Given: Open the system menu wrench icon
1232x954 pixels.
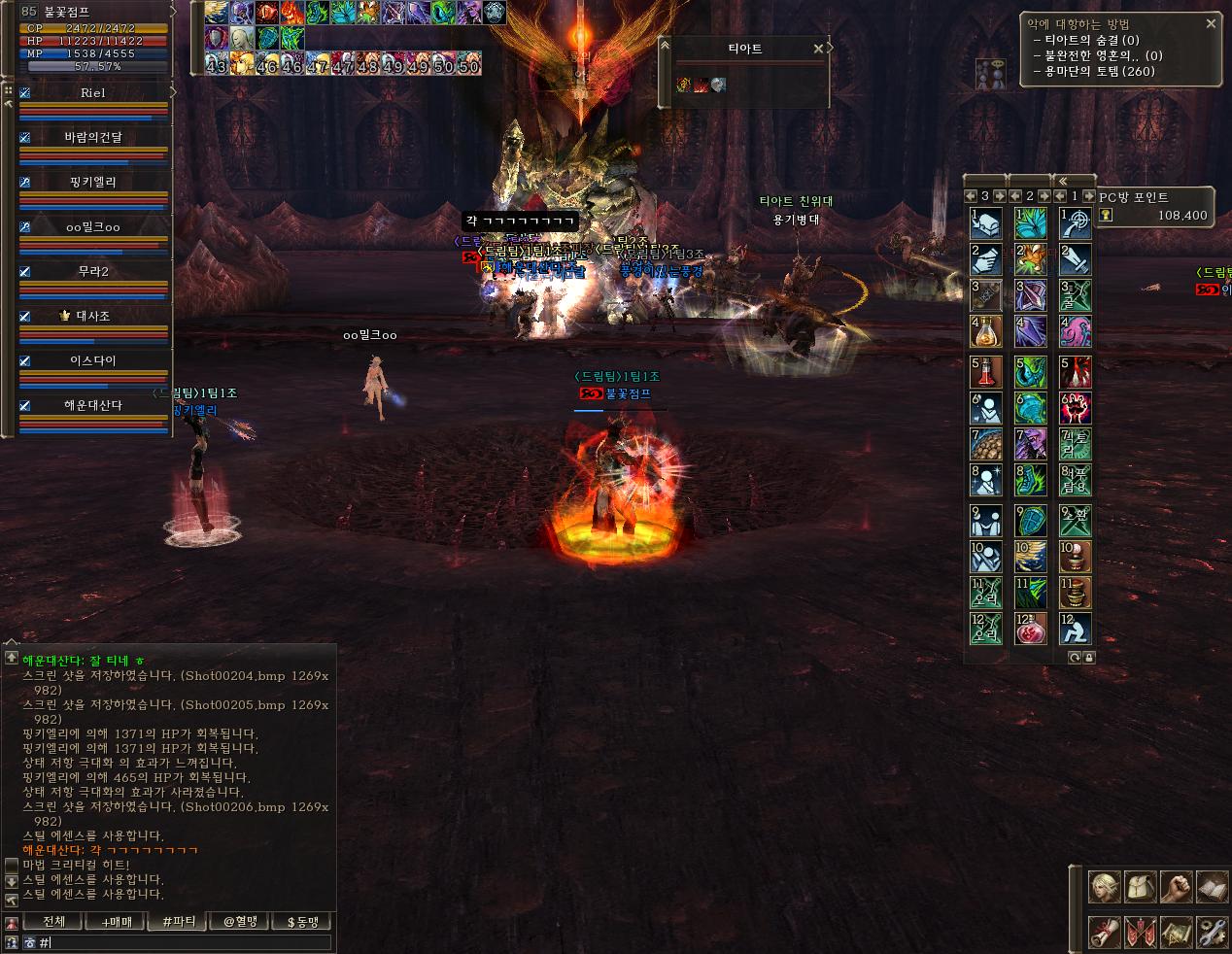Looking at the screenshot, I should [x=1211, y=933].
